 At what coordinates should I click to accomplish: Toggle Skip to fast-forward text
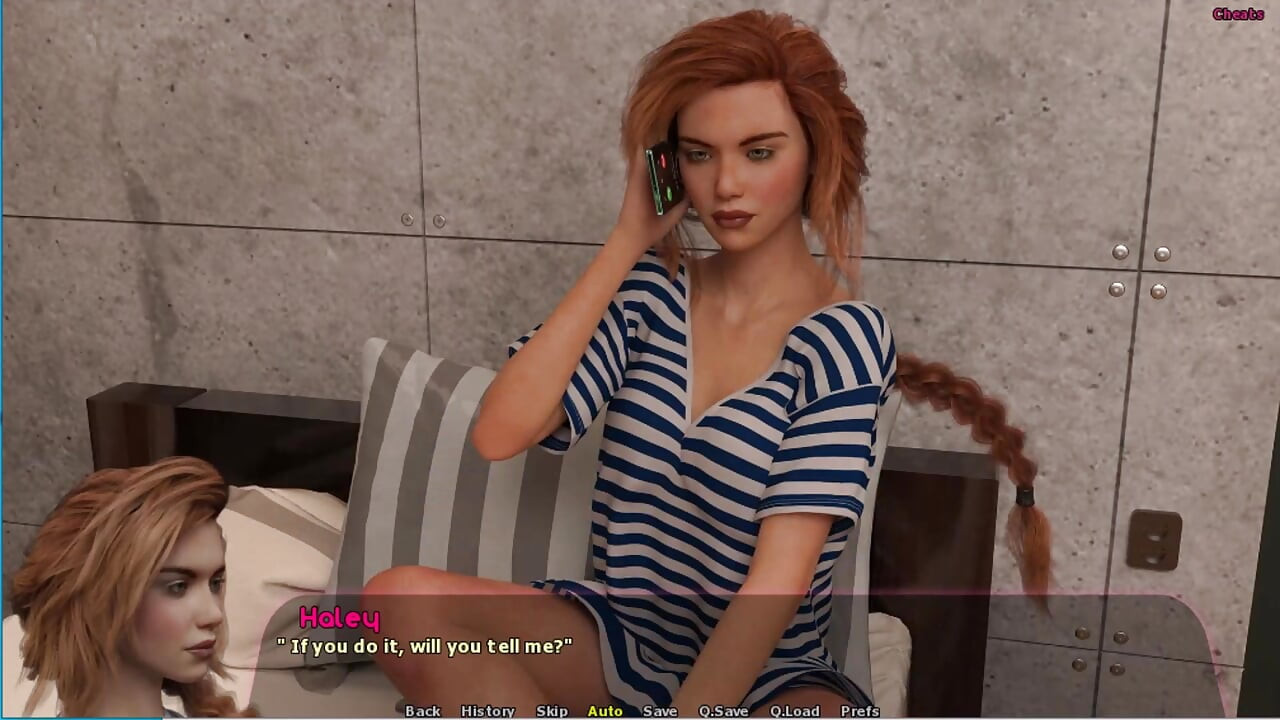[550, 711]
